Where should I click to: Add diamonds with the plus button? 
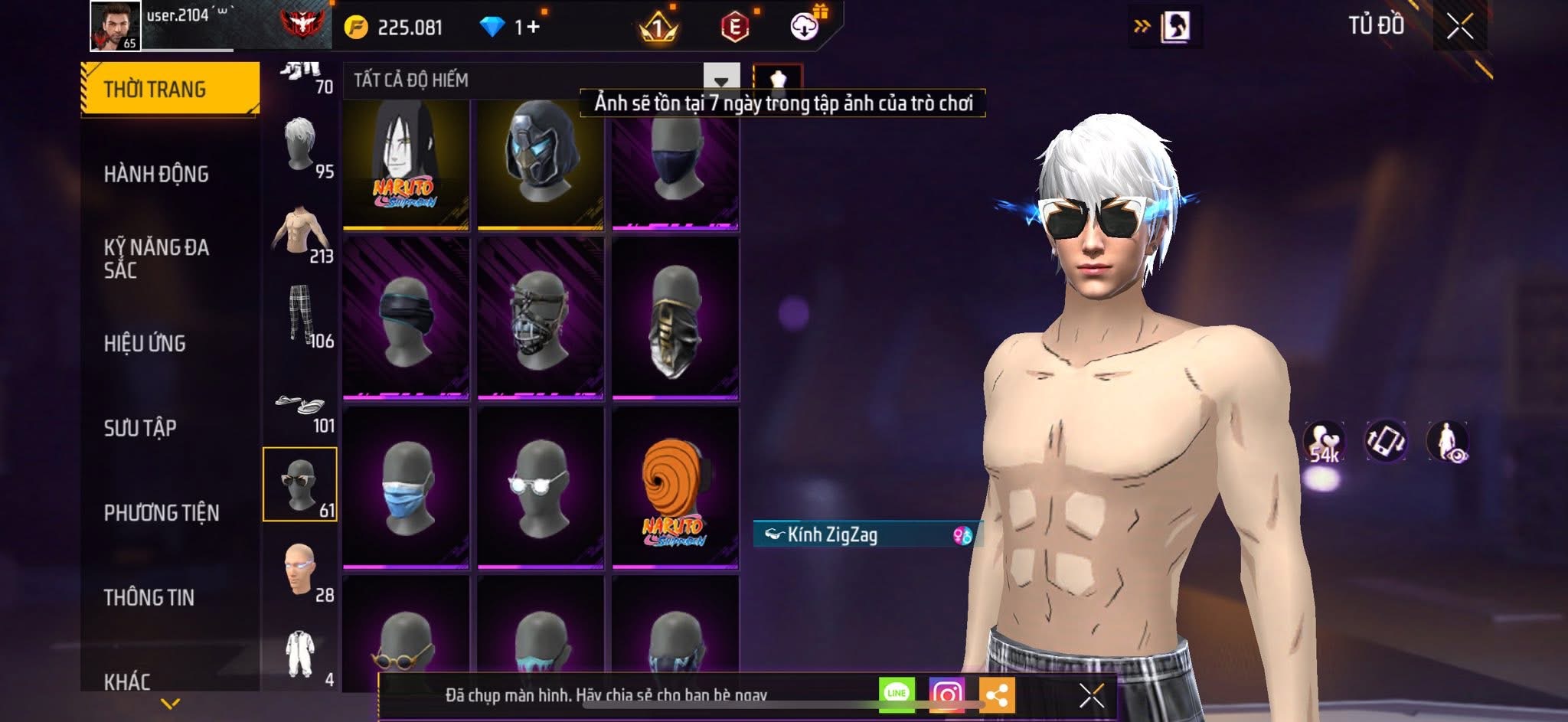[533, 28]
